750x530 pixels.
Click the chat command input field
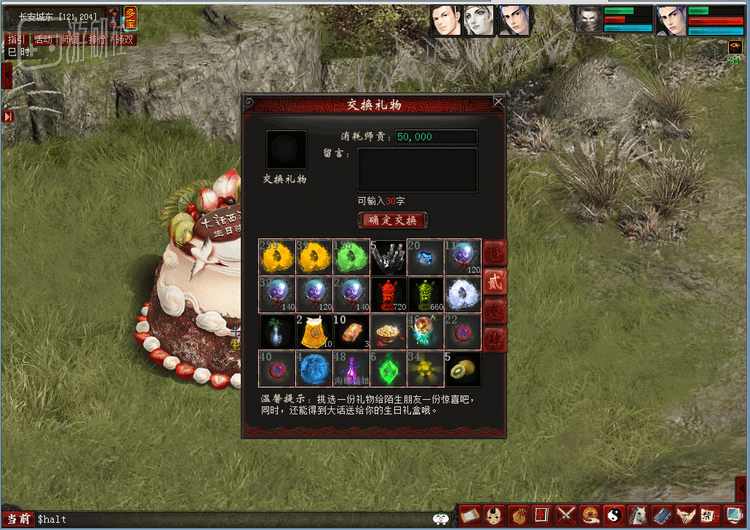point(230,519)
